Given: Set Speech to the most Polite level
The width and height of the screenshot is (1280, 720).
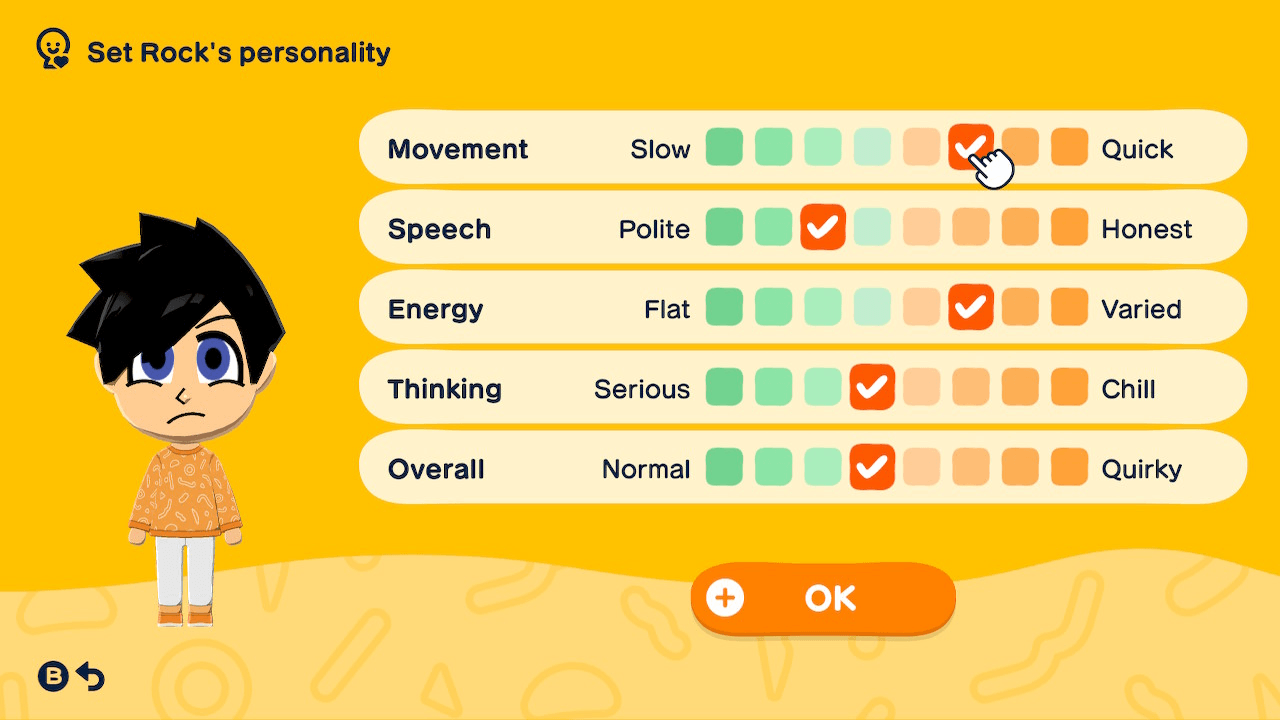Looking at the screenshot, I should click(724, 227).
